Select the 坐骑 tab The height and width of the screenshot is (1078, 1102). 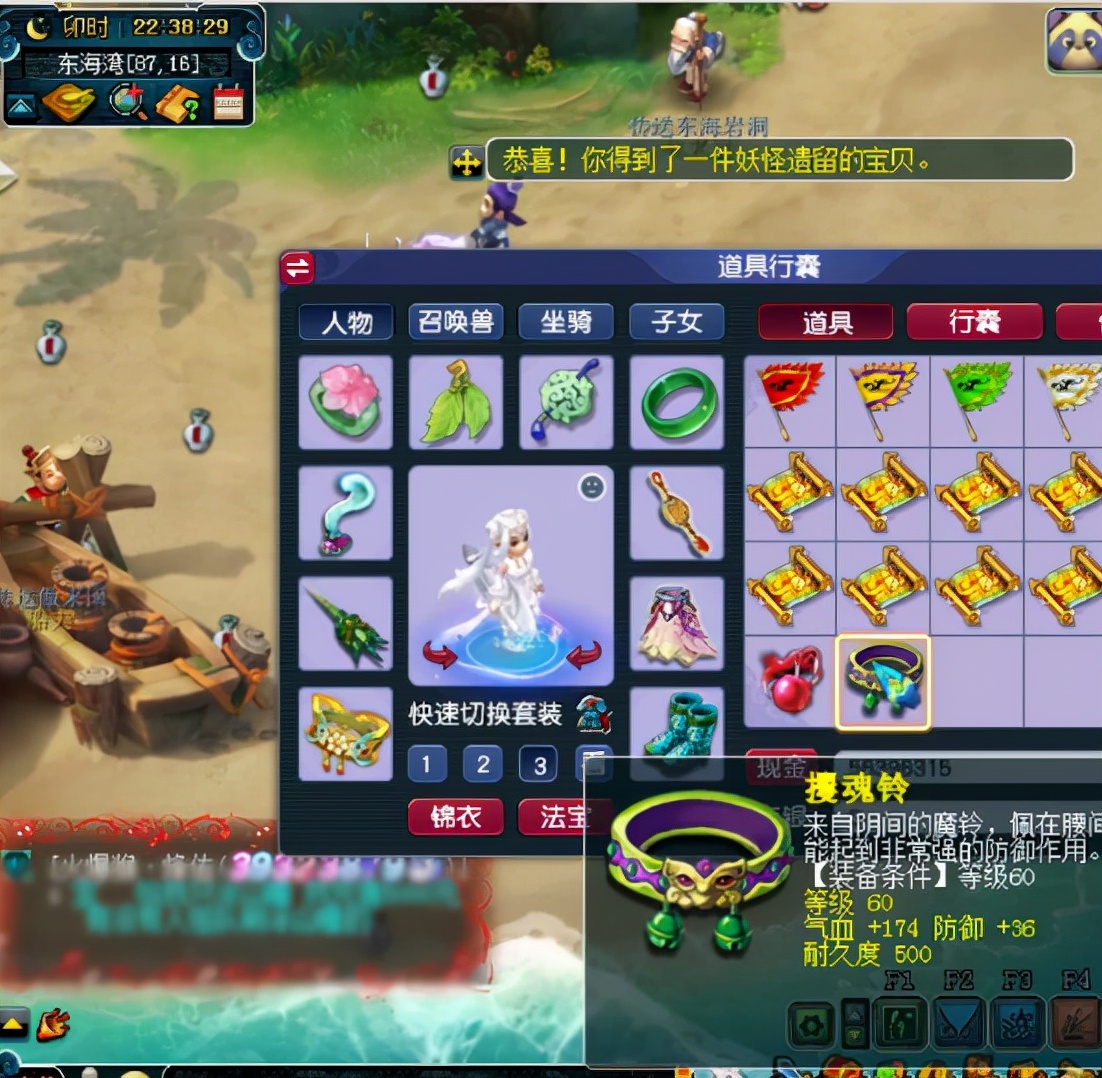(x=565, y=322)
